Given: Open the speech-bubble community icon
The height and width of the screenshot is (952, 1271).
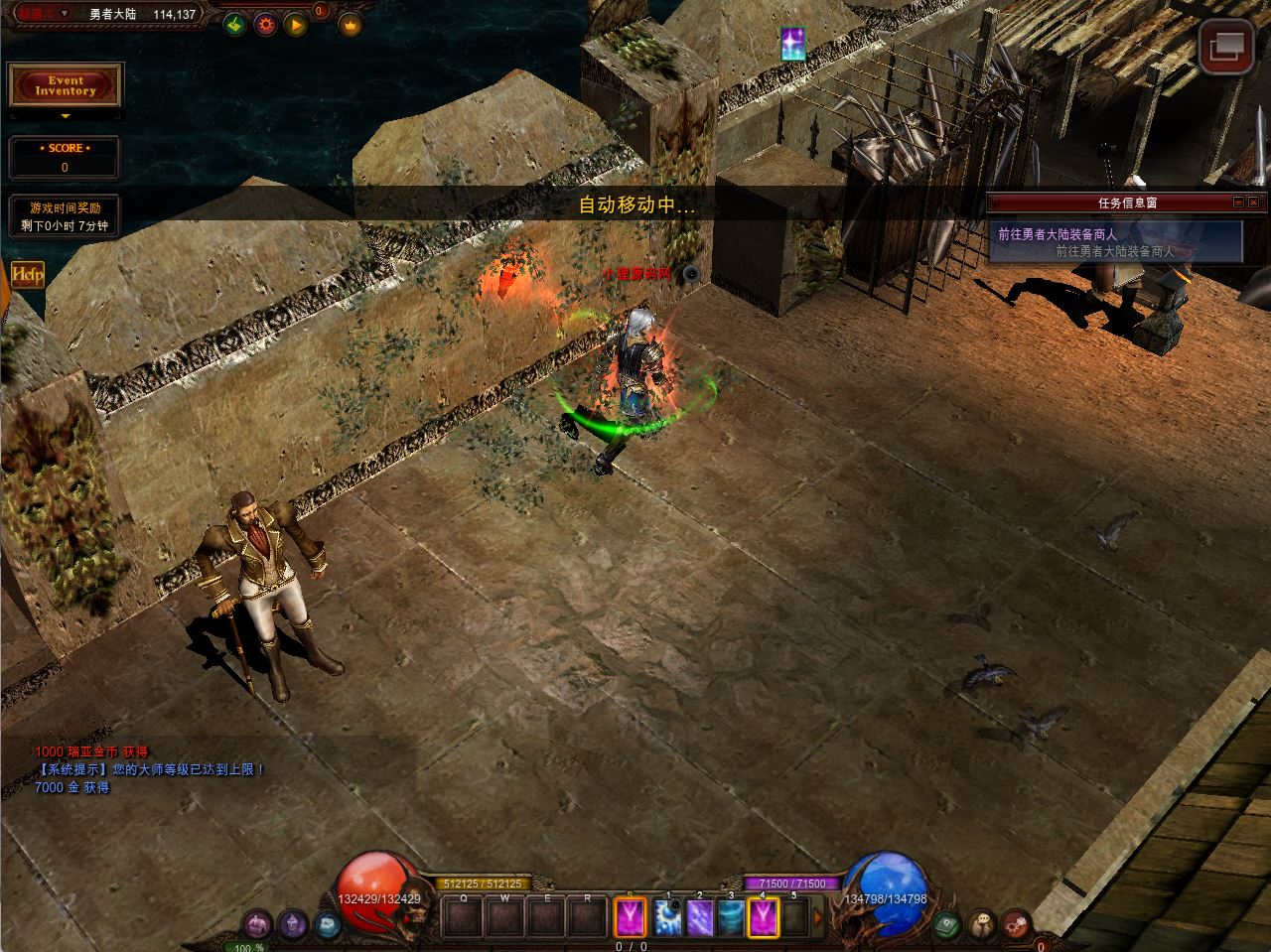Looking at the screenshot, I should 982,923.
